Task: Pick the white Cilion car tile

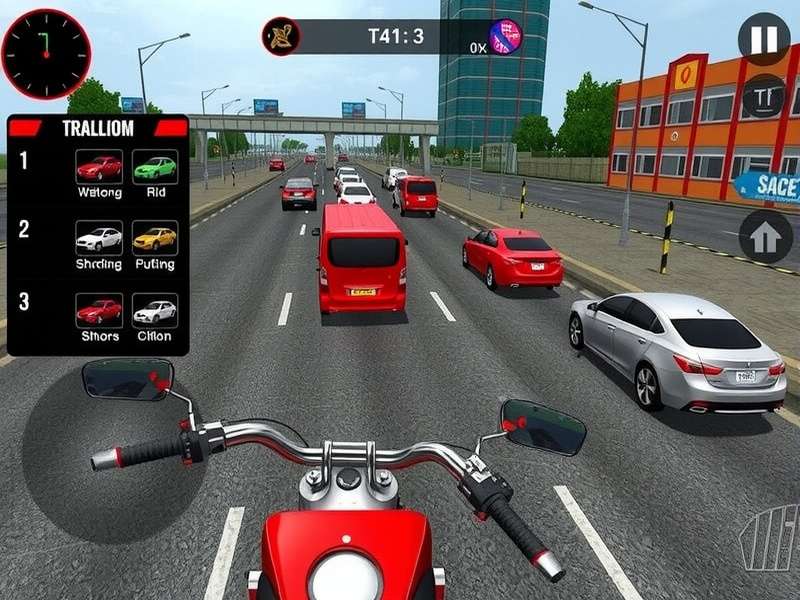Action: tap(155, 310)
